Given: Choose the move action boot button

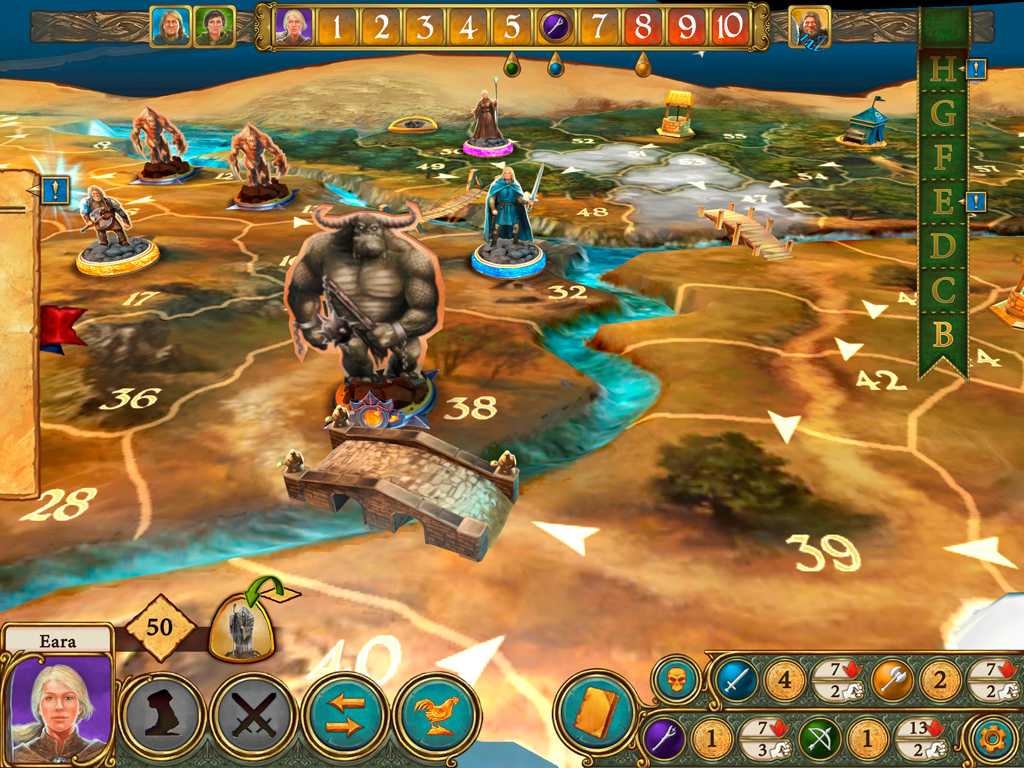Looking at the screenshot, I should pos(161,716).
